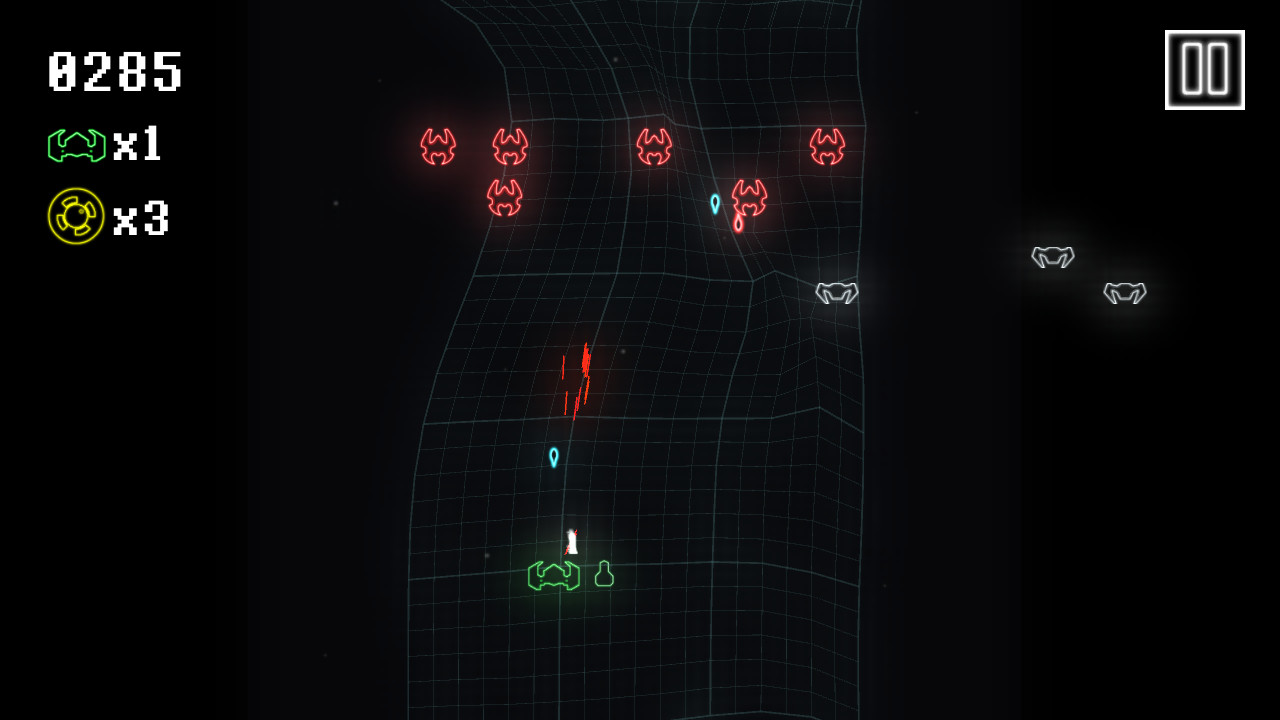Click the gray enemy nearest the grid edge
The image size is (1280, 720).
coord(836,294)
